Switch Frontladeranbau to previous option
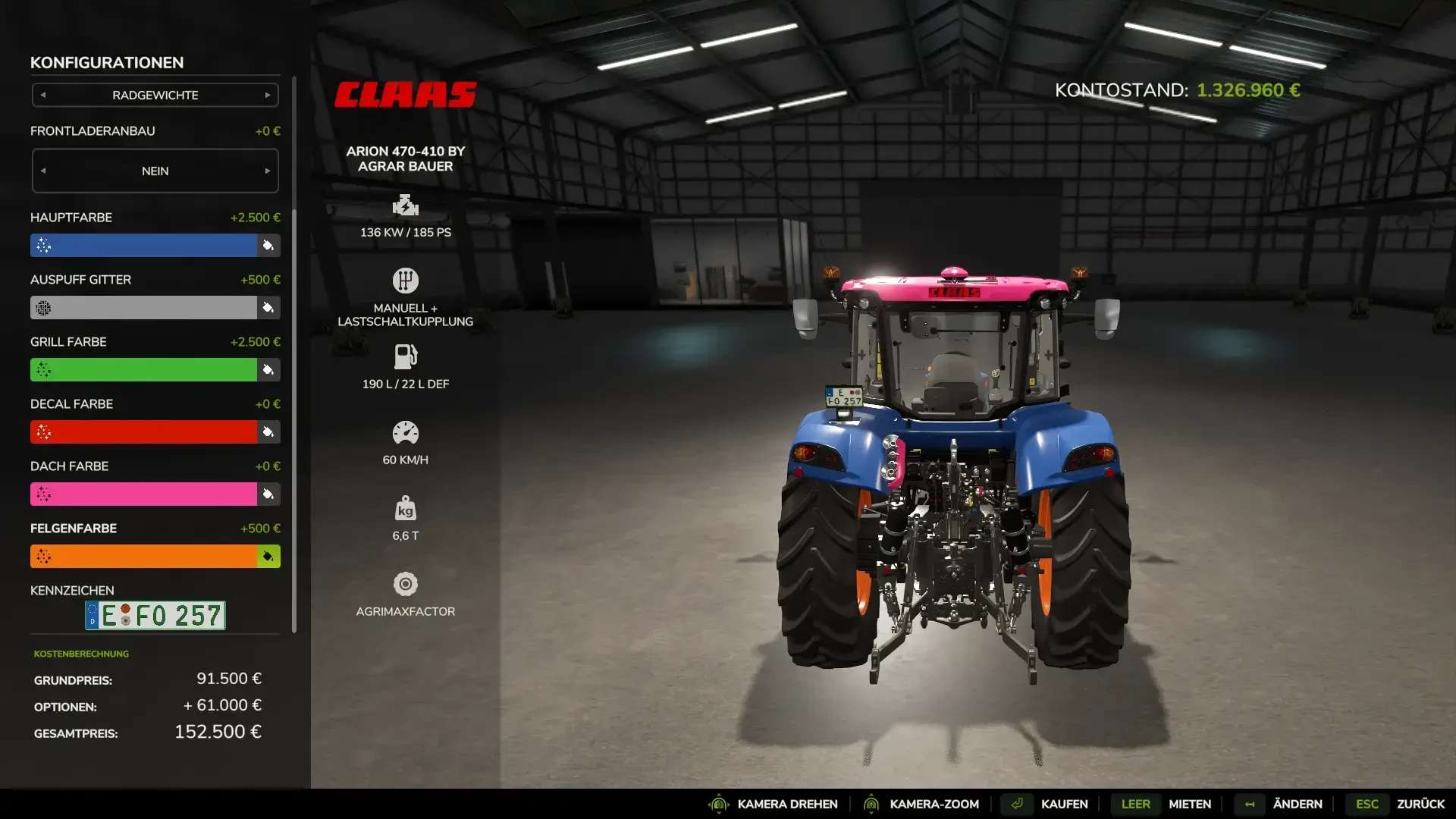Image resolution: width=1456 pixels, height=819 pixels. 43,171
